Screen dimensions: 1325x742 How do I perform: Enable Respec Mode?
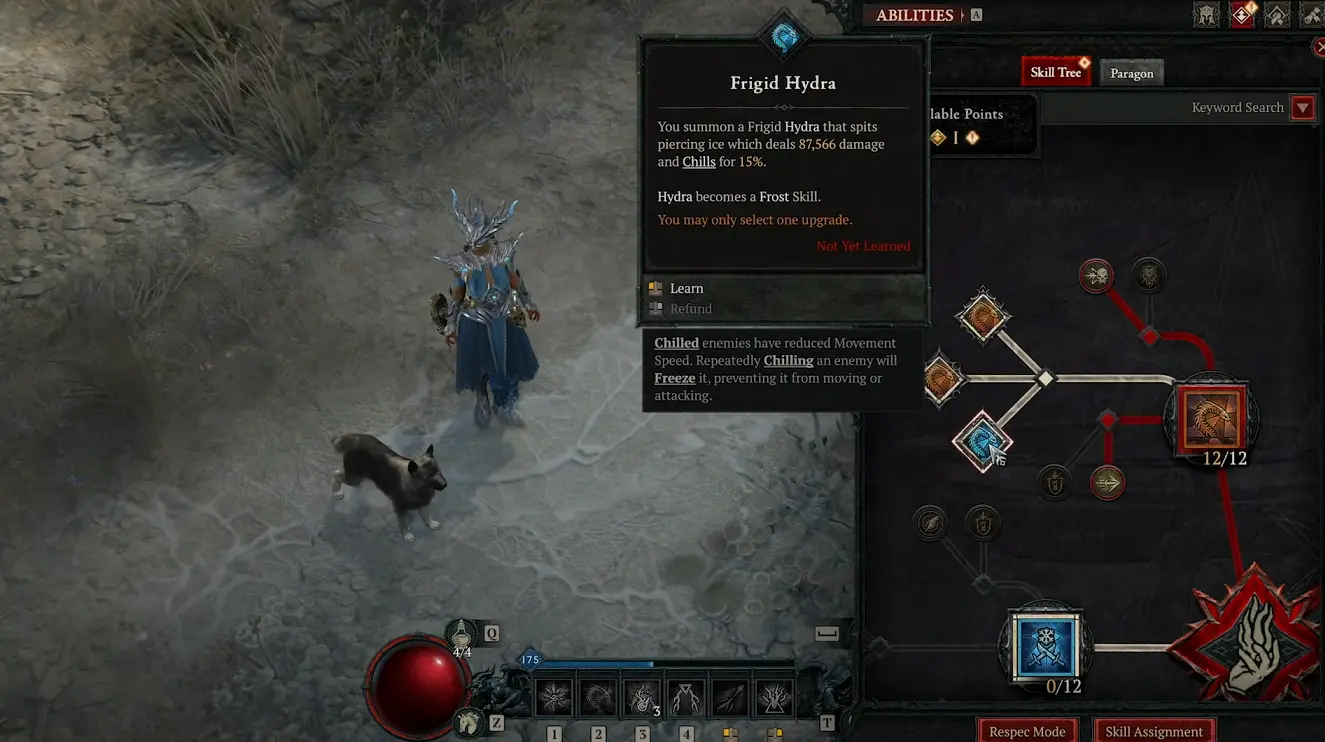tap(1027, 731)
